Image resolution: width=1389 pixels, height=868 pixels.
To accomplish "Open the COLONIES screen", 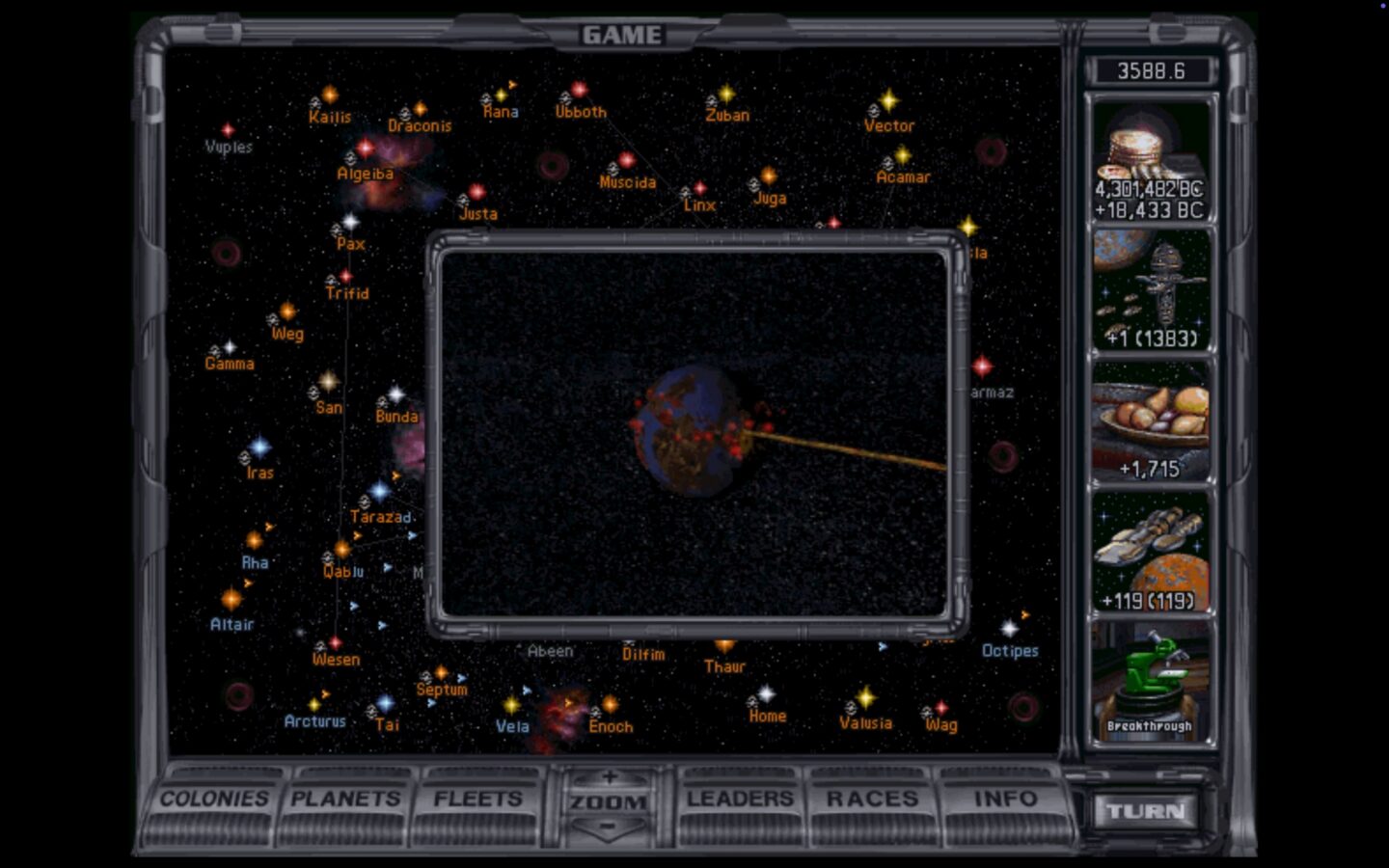I will click(x=214, y=800).
